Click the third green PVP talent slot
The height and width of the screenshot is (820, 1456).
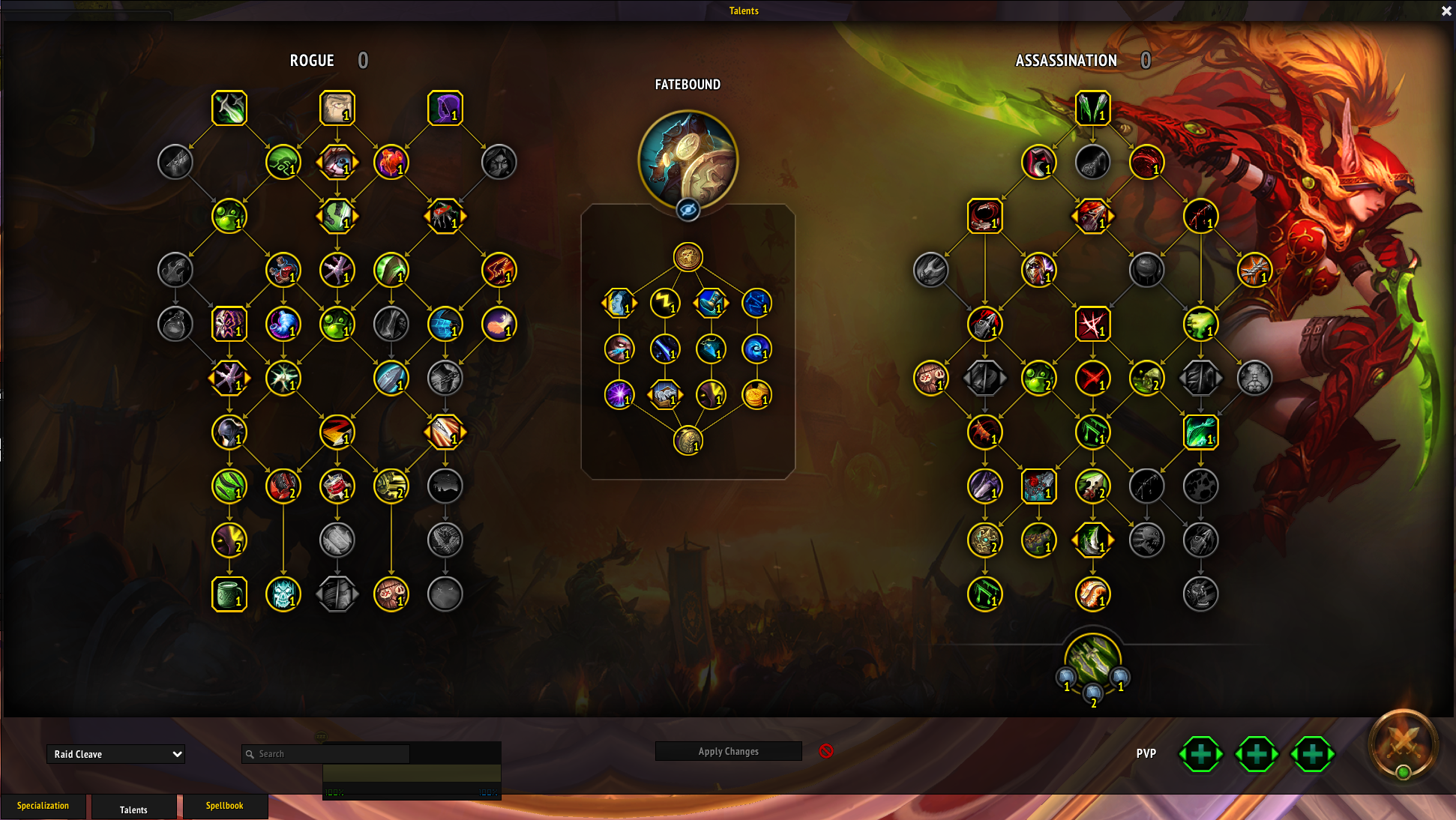[1312, 754]
